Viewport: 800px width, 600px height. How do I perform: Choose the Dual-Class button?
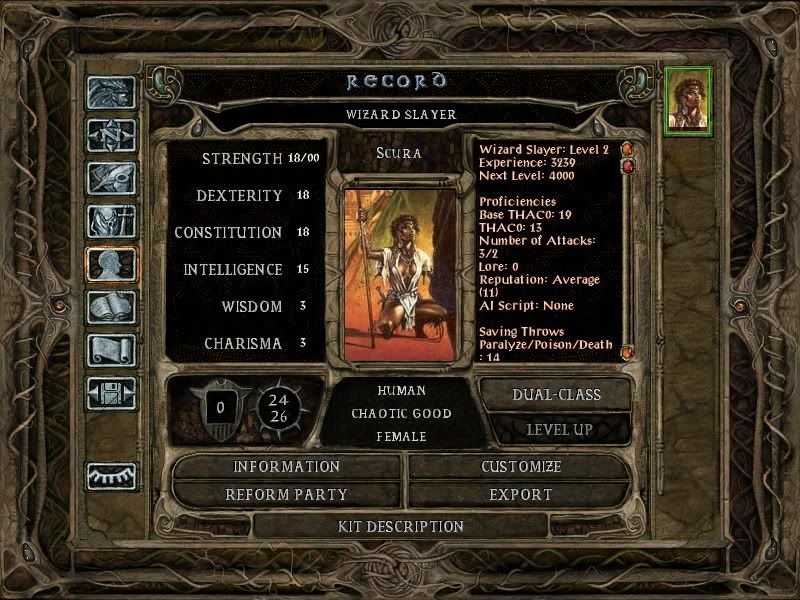tap(556, 394)
